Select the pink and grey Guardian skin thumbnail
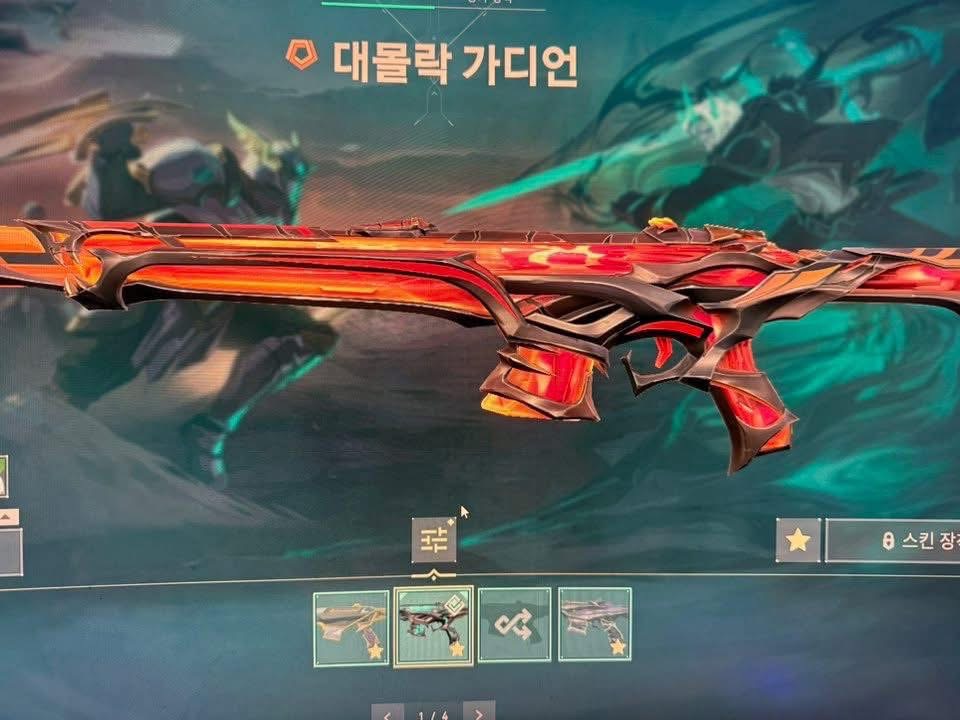 click(595, 627)
